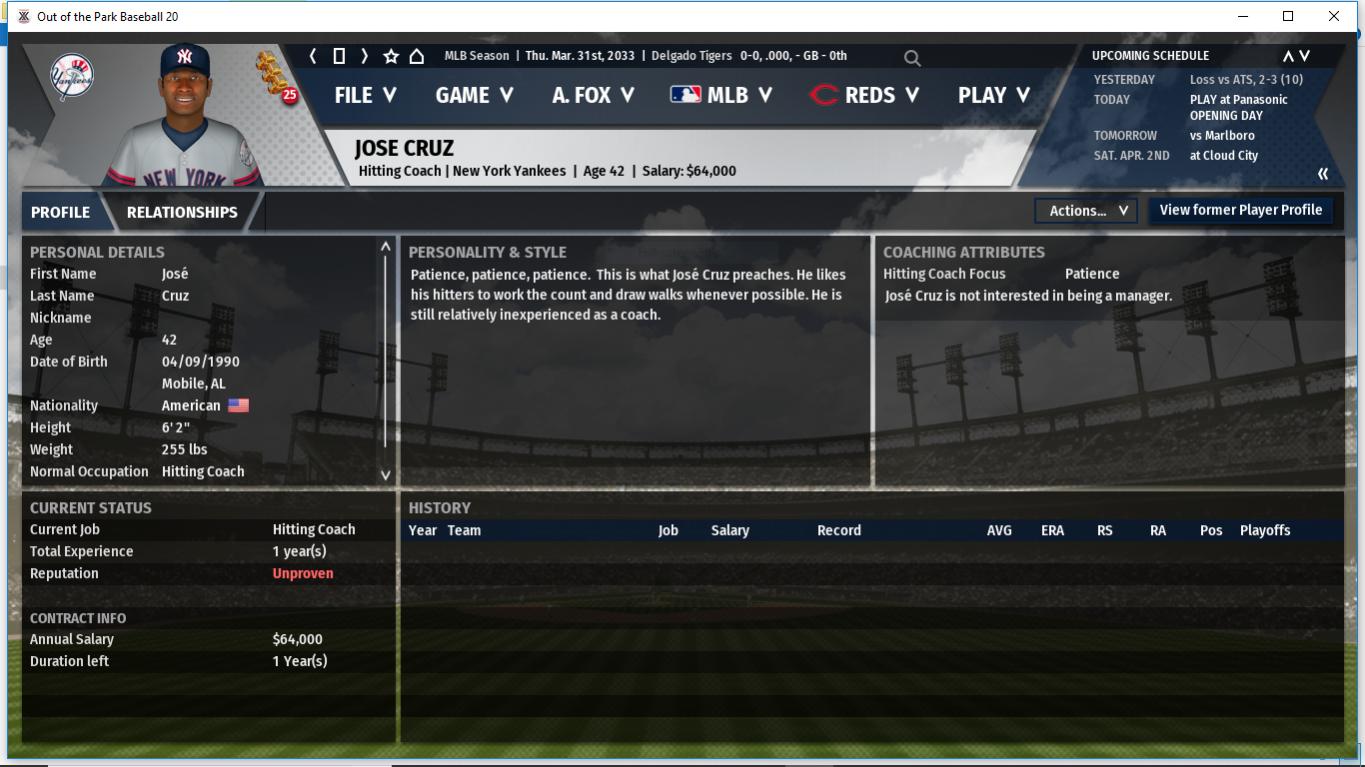1365x767 pixels.
Task: View former Player Profile
Action: coord(1240,210)
